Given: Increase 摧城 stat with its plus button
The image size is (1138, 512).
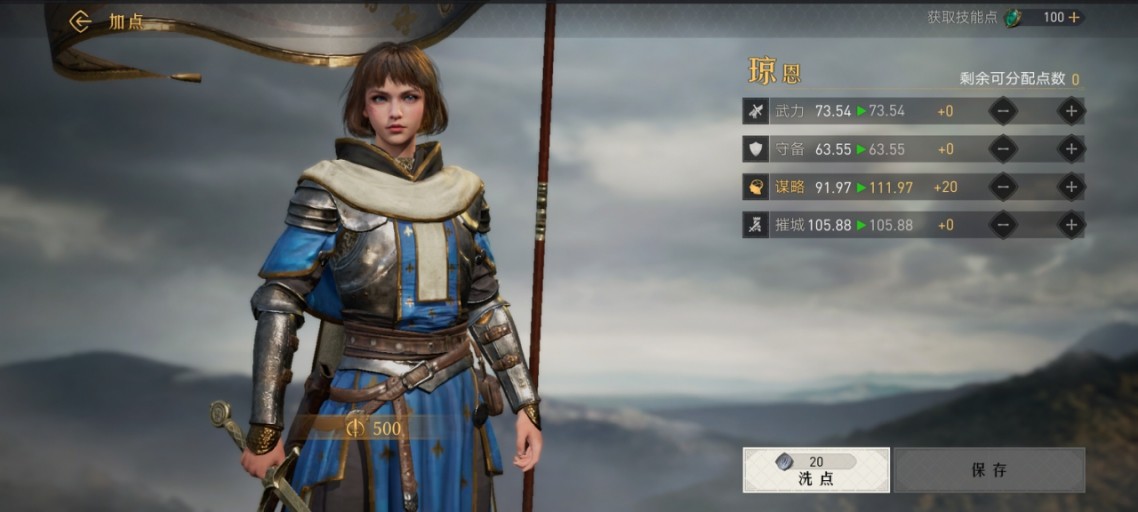Looking at the screenshot, I should [1071, 225].
